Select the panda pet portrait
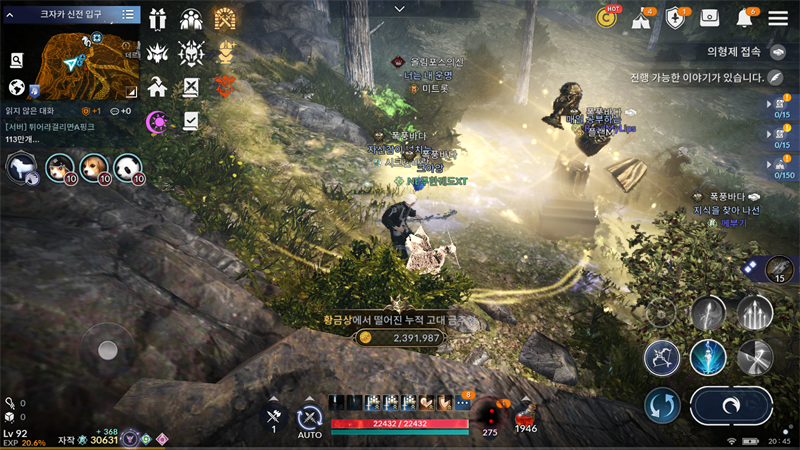The height and width of the screenshot is (450, 800). [x=127, y=168]
